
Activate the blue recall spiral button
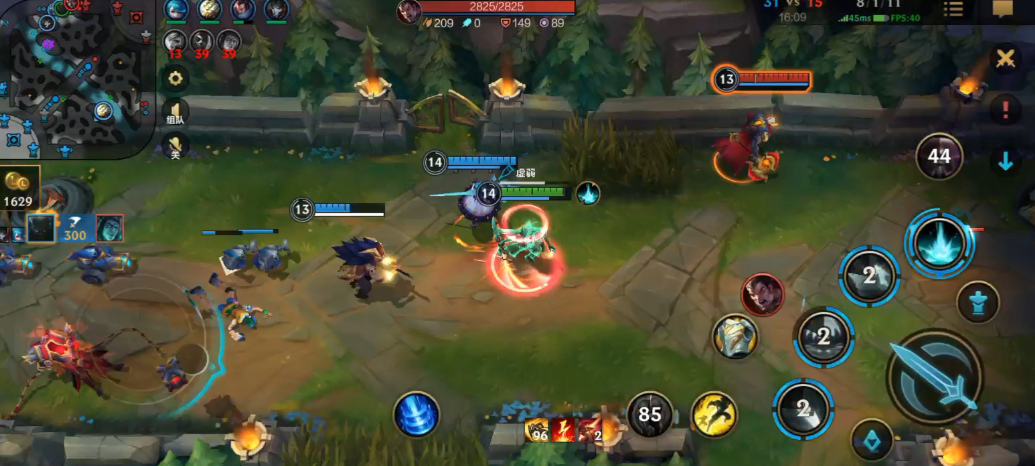[x=416, y=413]
